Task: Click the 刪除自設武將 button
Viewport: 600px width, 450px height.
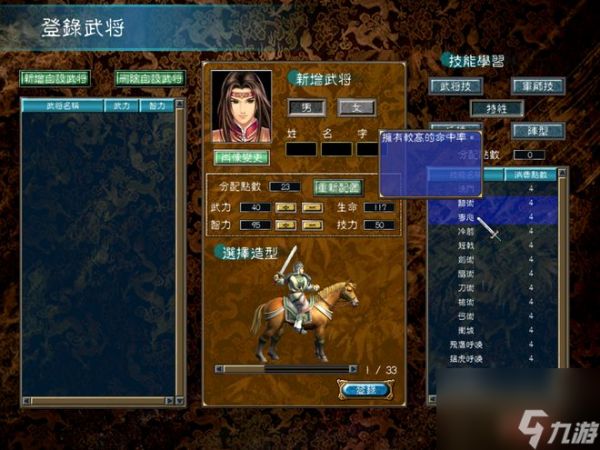Action: pos(150,78)
